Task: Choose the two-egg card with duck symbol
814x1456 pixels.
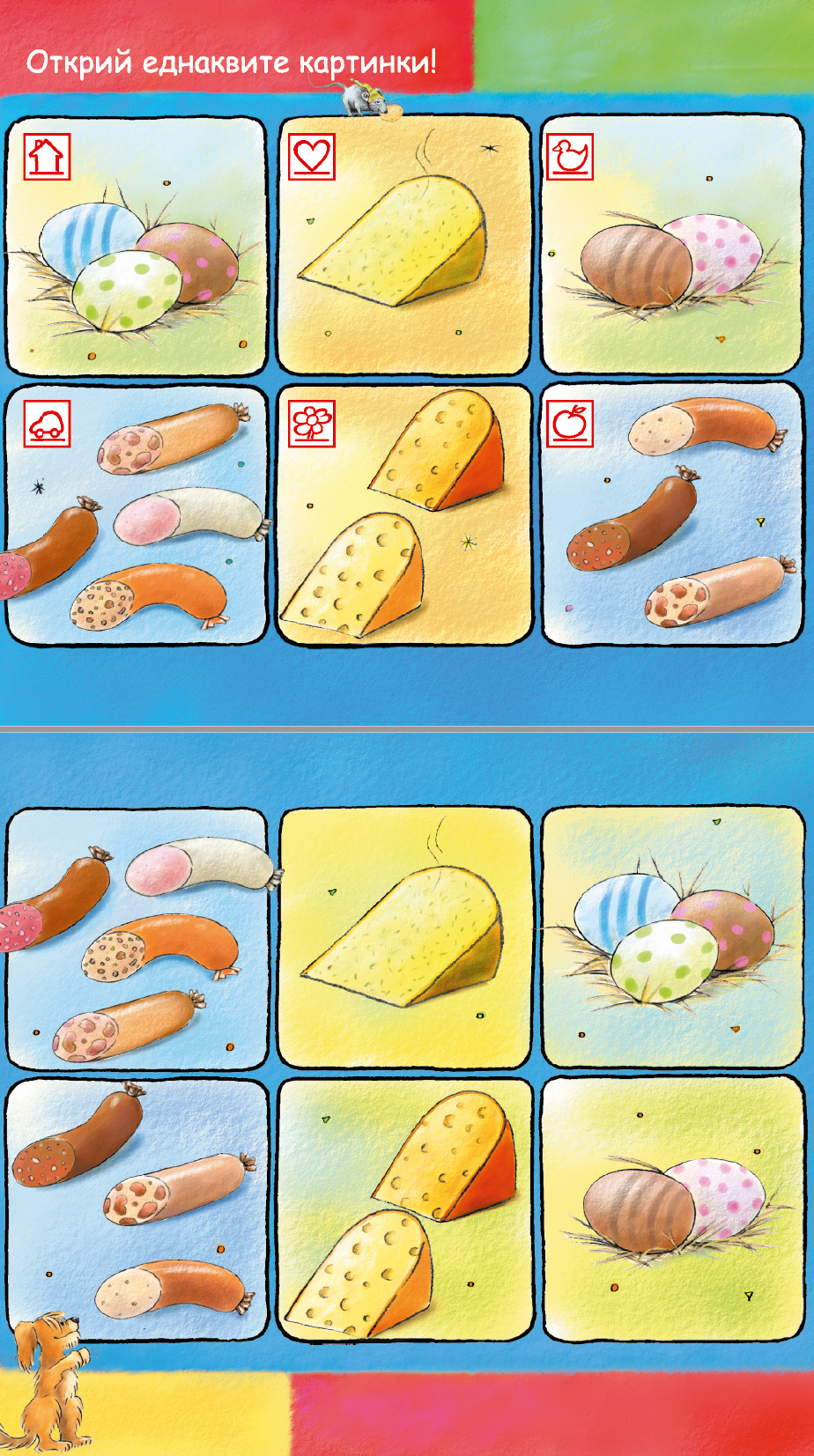Action: (672, 247)
